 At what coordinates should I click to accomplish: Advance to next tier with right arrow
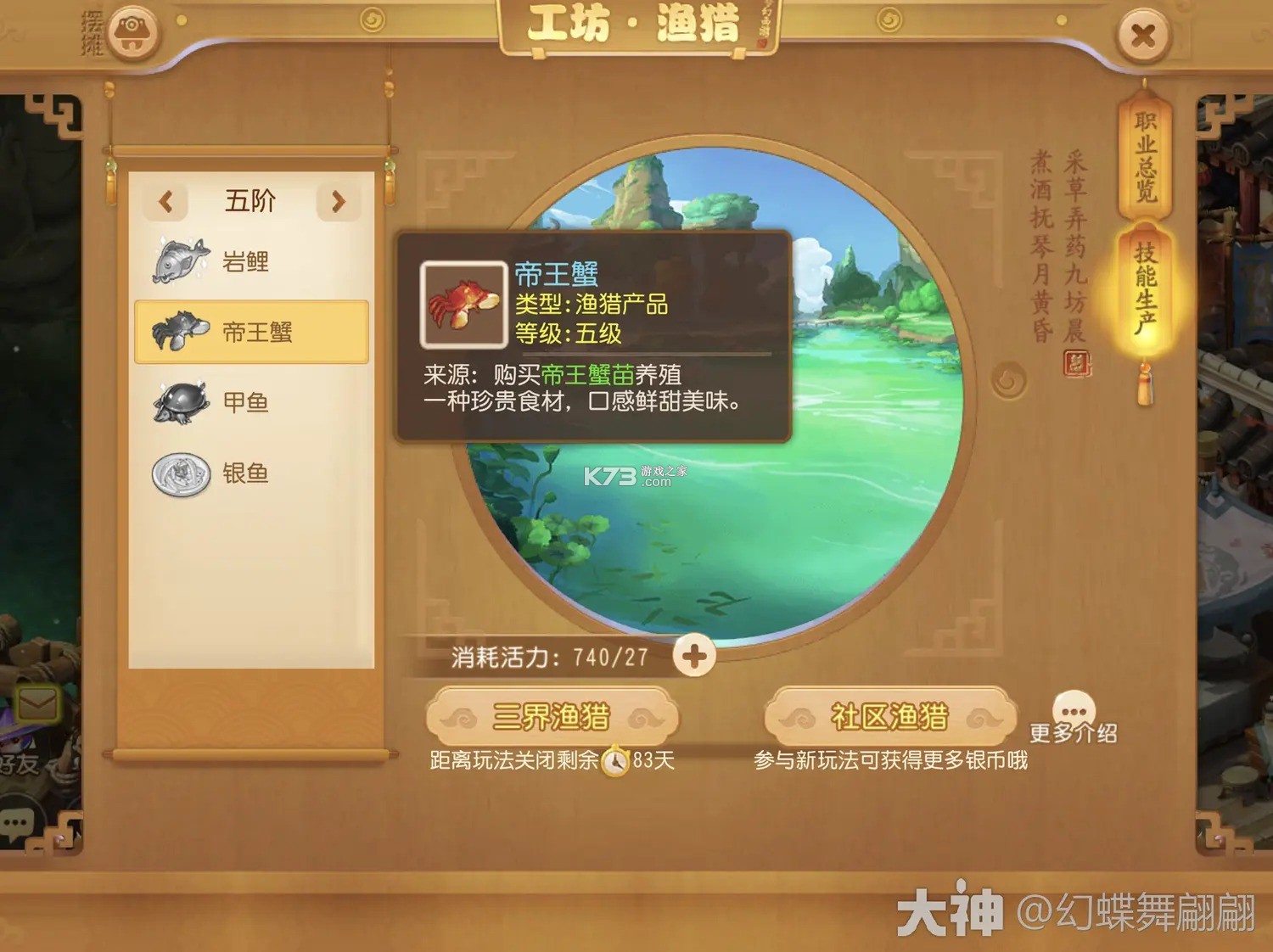(x=339, y=201)
